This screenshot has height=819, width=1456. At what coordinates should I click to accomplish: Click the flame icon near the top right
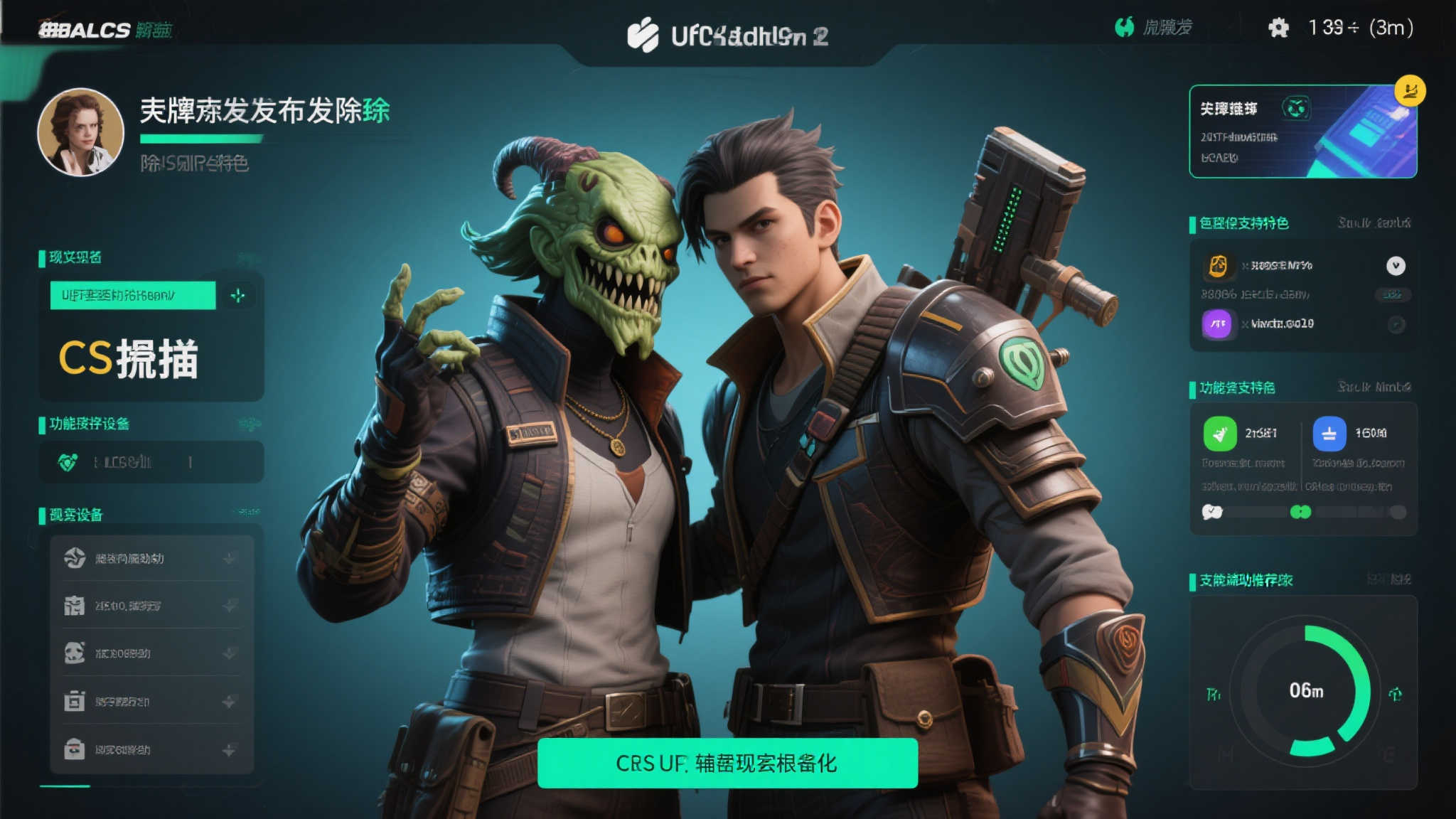click(1125, 27)
